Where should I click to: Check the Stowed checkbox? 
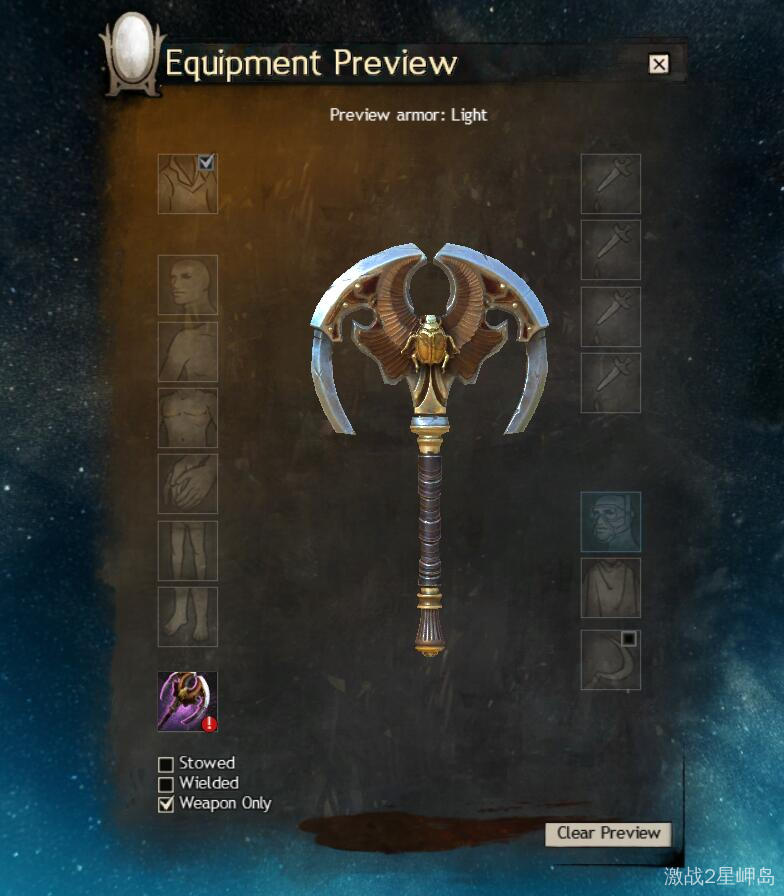click(x=166, y=765)
